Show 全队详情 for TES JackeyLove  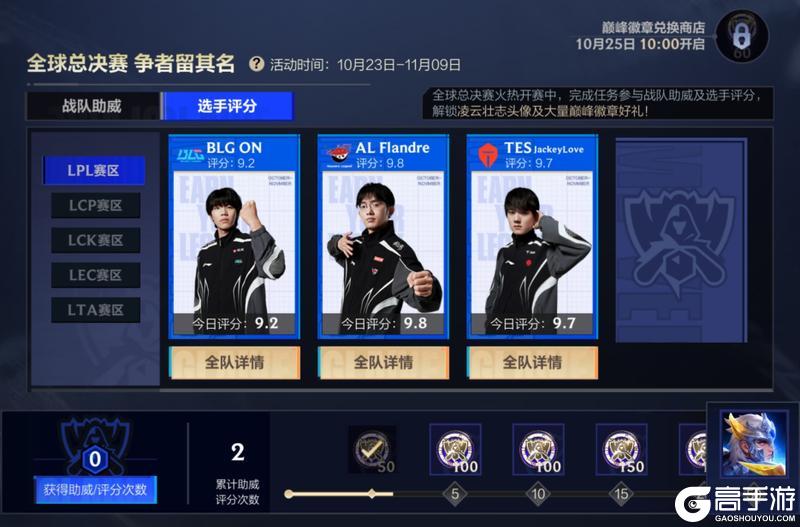pos(531,362)
